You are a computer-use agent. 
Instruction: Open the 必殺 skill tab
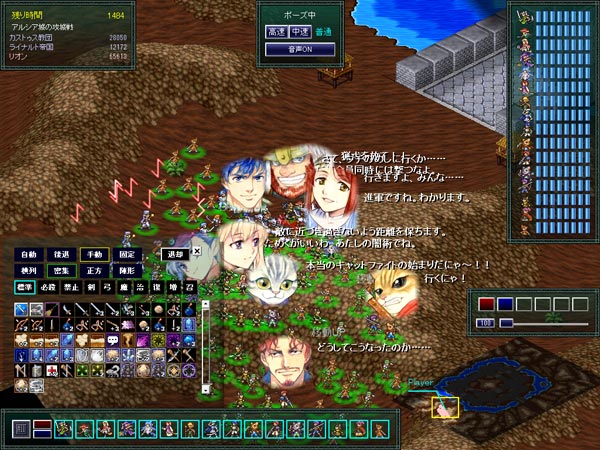[46, 288]
